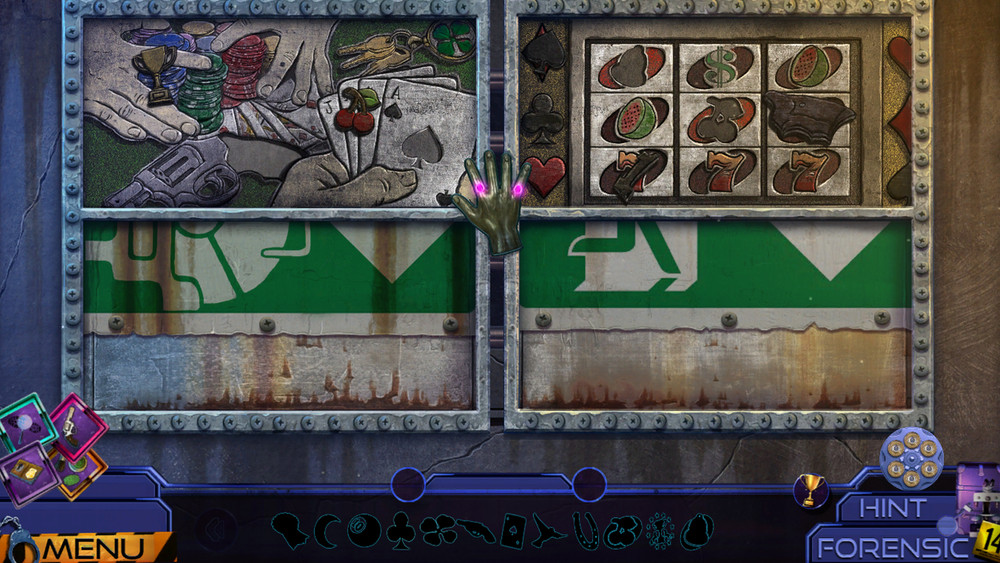Pick the four-leaf clover silhouette
This screenshot has width=1000, height=563.
pos(438,530)
